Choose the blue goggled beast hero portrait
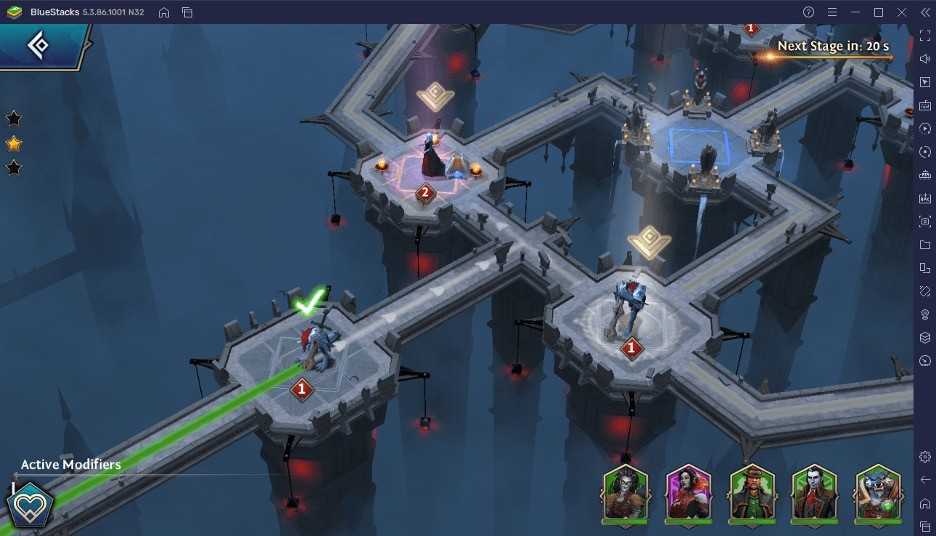The image size is (936, 536). [878, 493]
